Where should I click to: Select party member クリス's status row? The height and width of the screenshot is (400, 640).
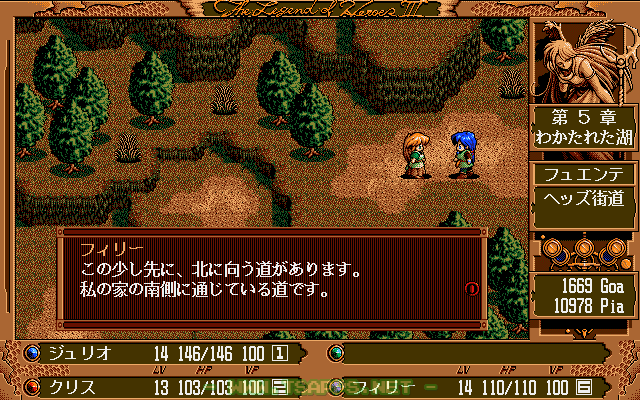[x=160, y=385]
